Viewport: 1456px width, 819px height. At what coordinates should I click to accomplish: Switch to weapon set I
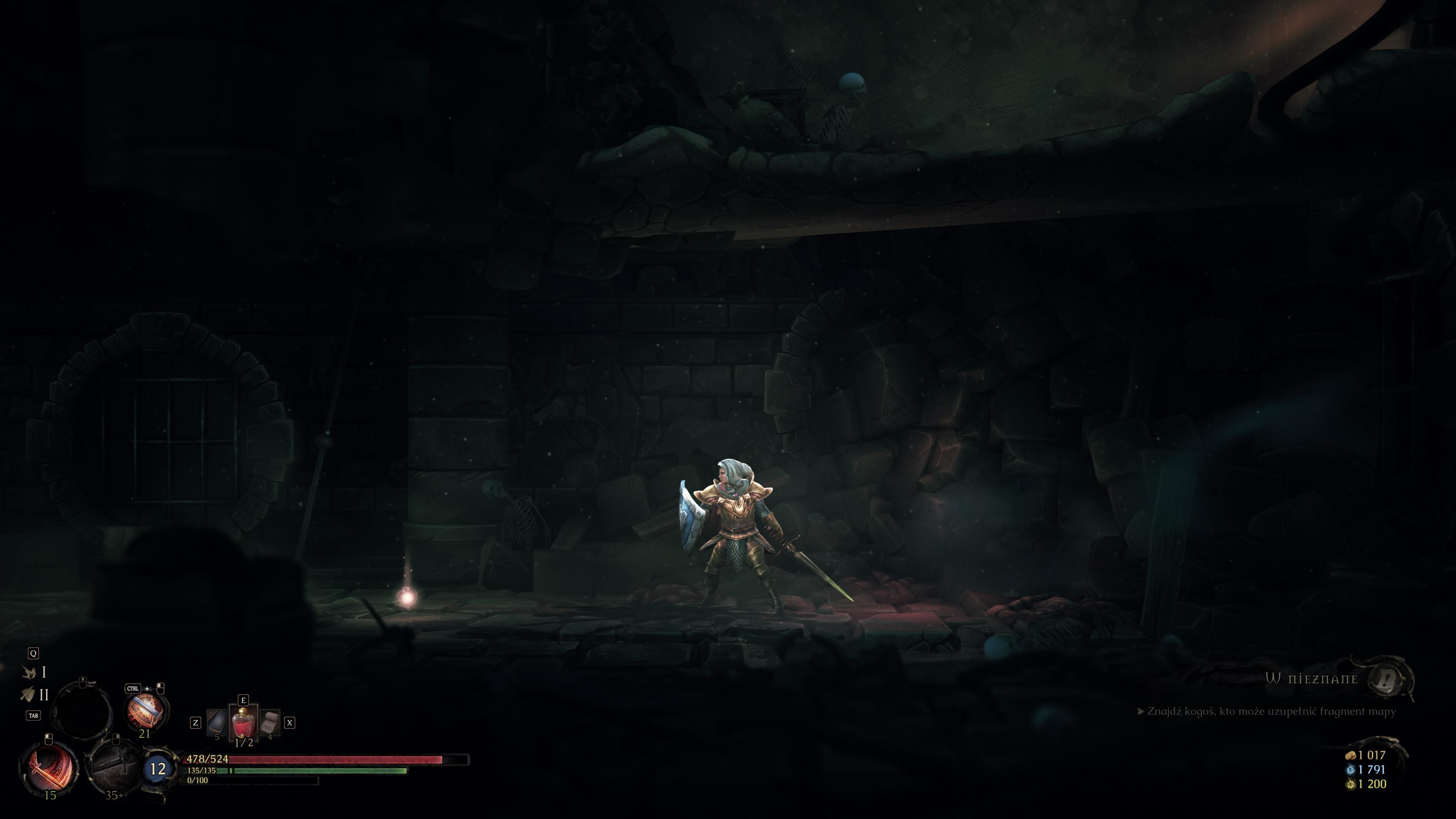(35, 672)
